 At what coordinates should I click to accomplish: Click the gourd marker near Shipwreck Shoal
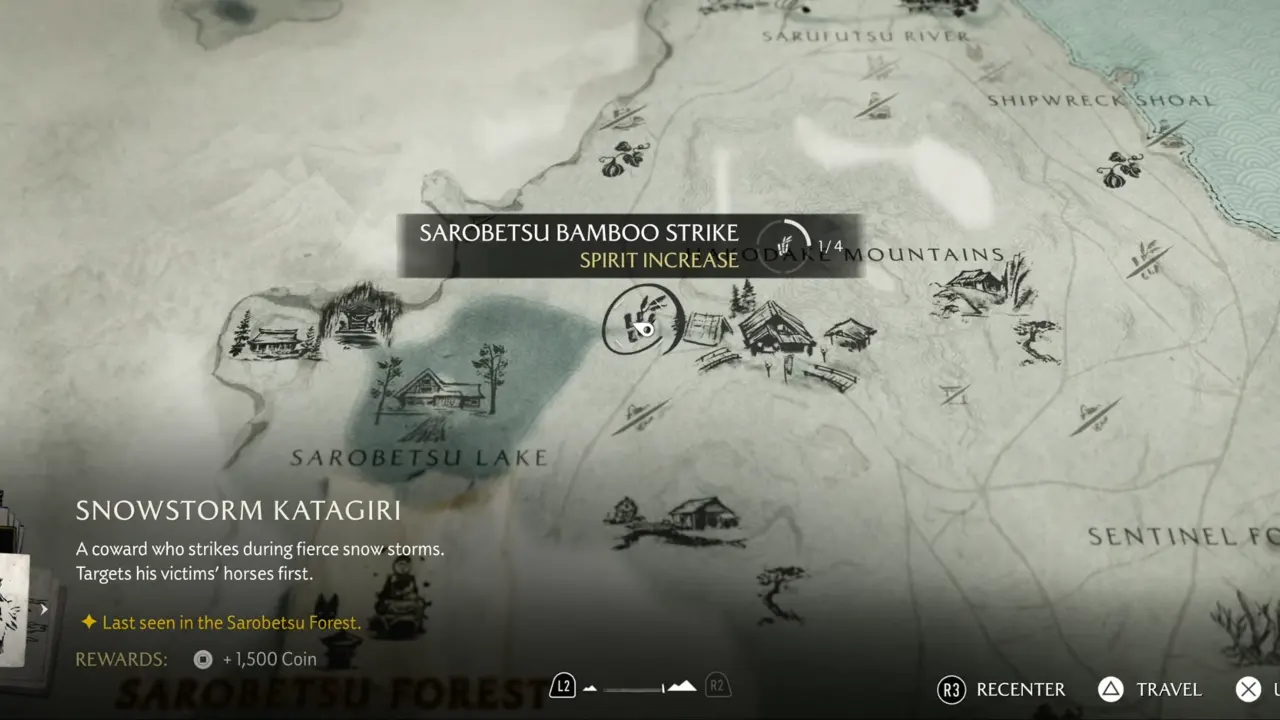(1119, 169)
